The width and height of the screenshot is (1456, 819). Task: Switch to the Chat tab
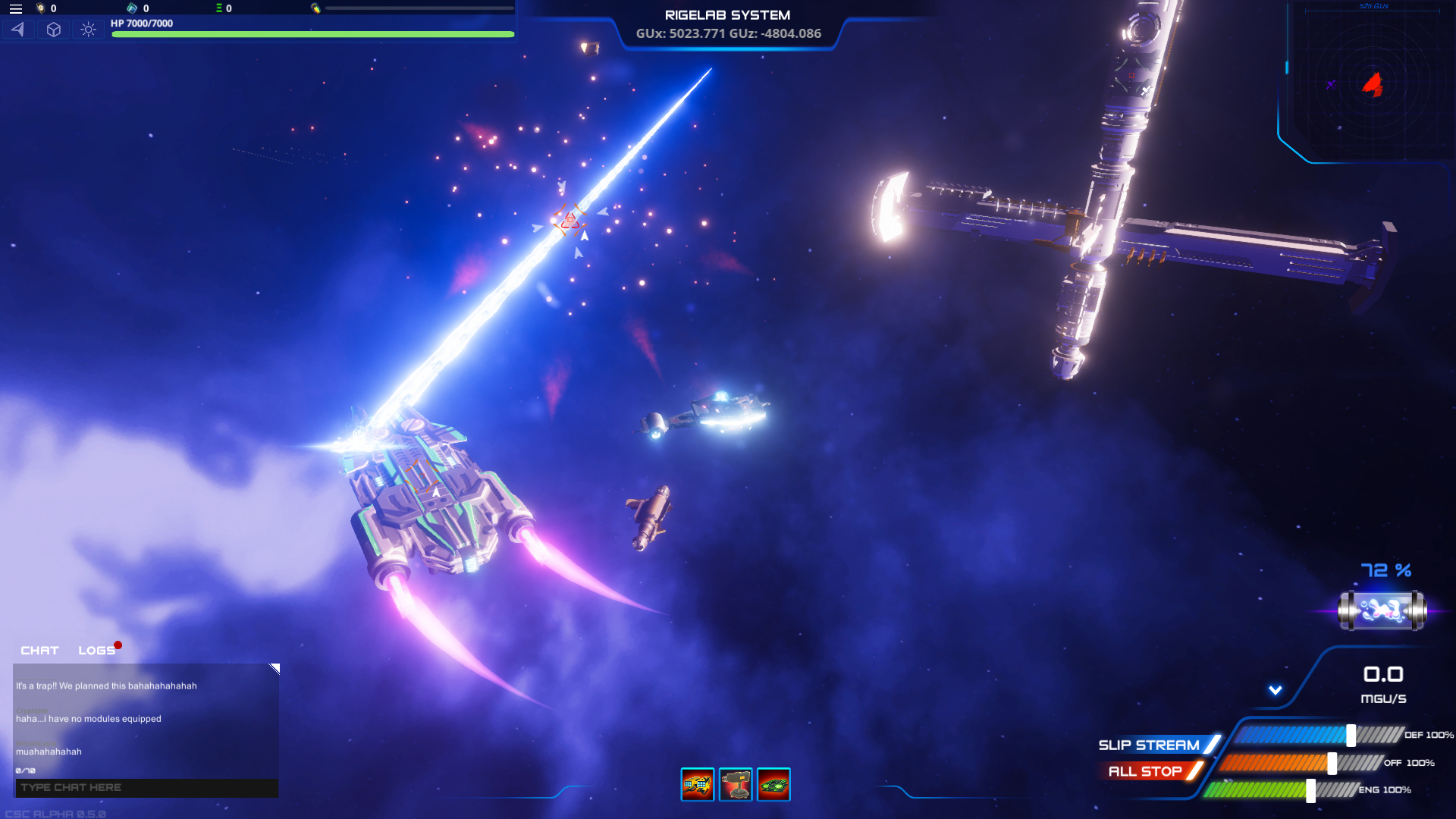[x=39, y=651]
